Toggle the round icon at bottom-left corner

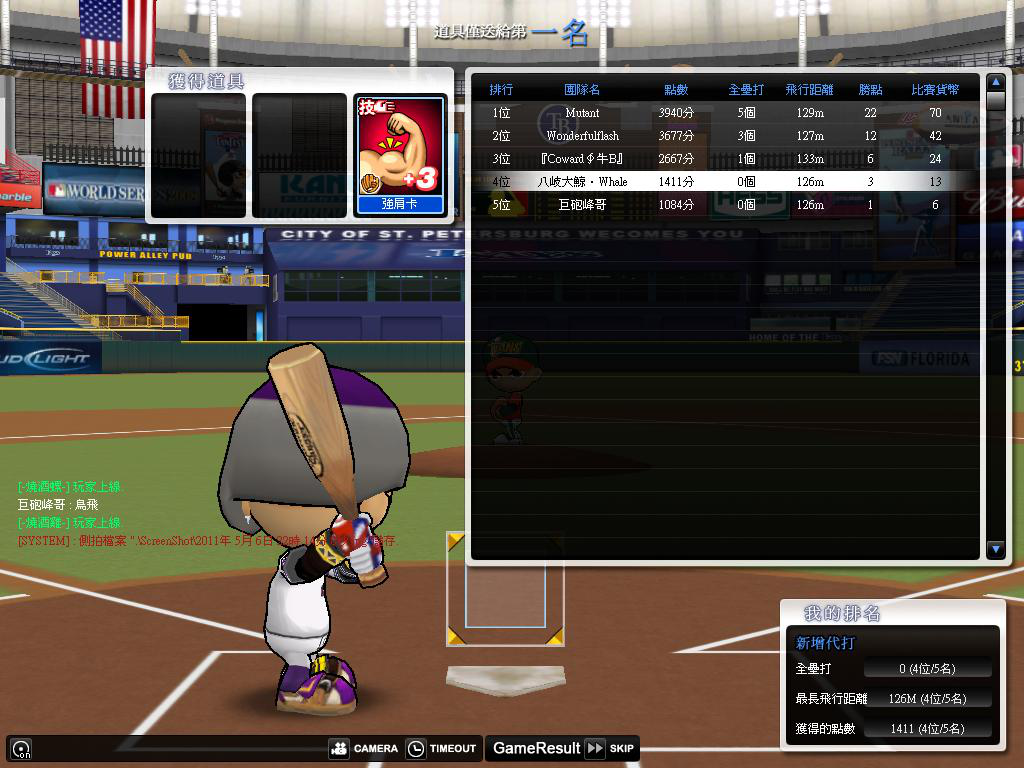20,748
